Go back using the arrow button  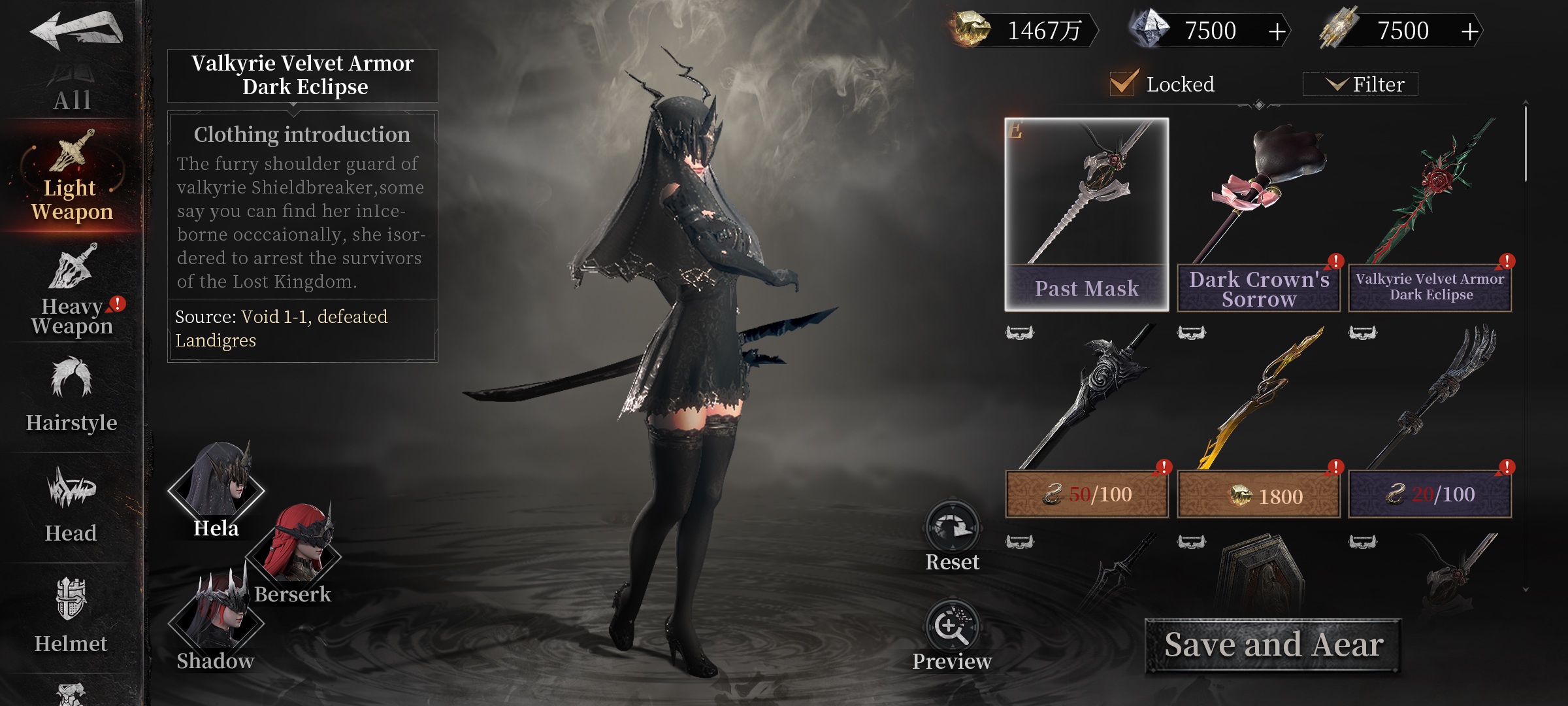pyautogui.click(x=76, y=30)
